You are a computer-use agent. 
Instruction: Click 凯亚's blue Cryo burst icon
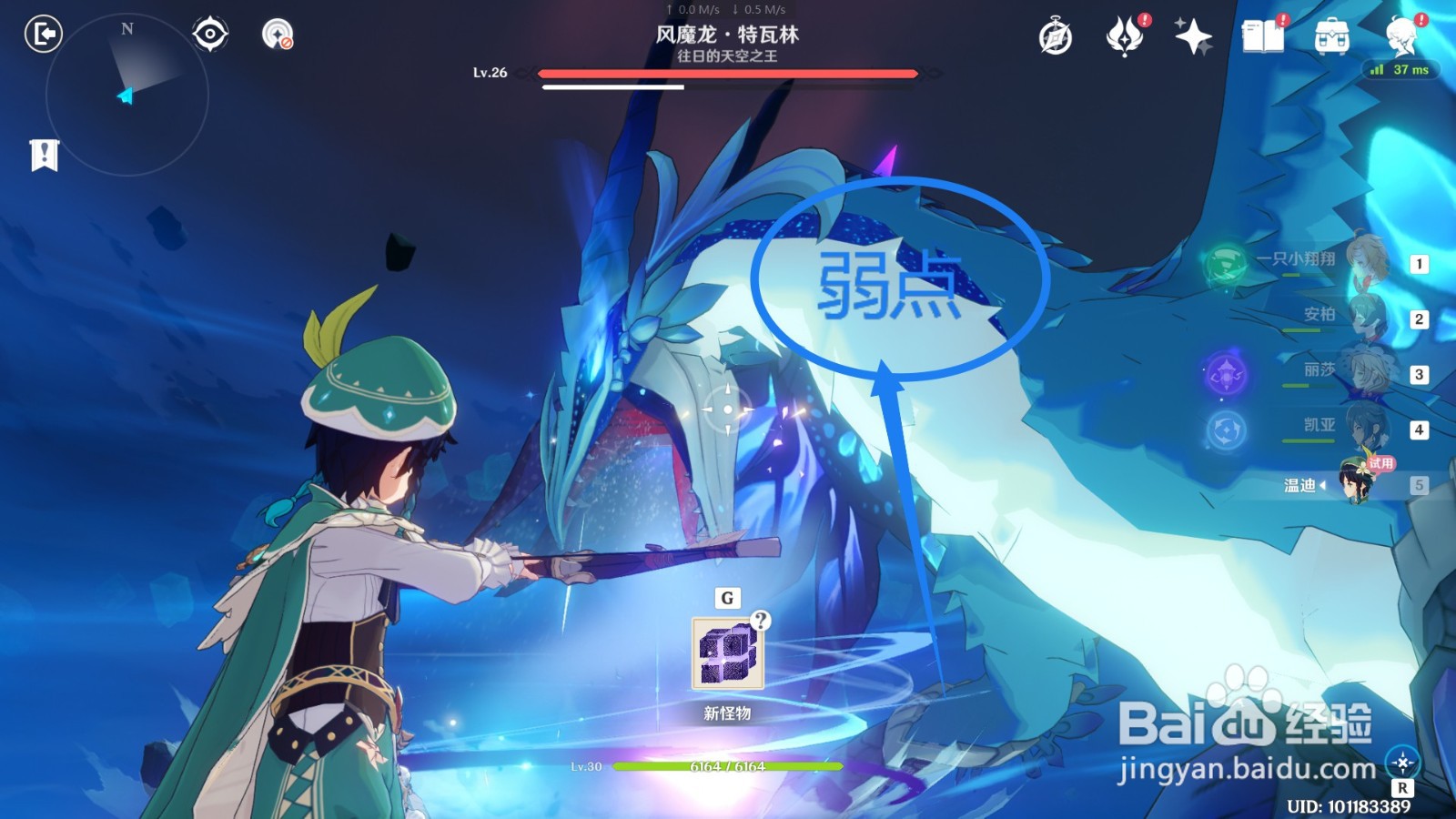click(1228, 428)
